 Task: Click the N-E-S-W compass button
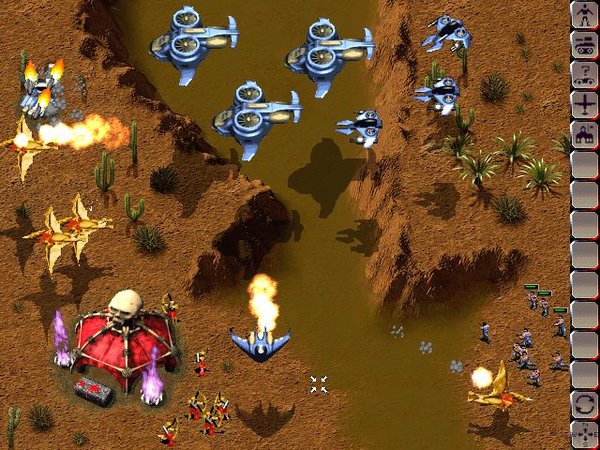584,435
